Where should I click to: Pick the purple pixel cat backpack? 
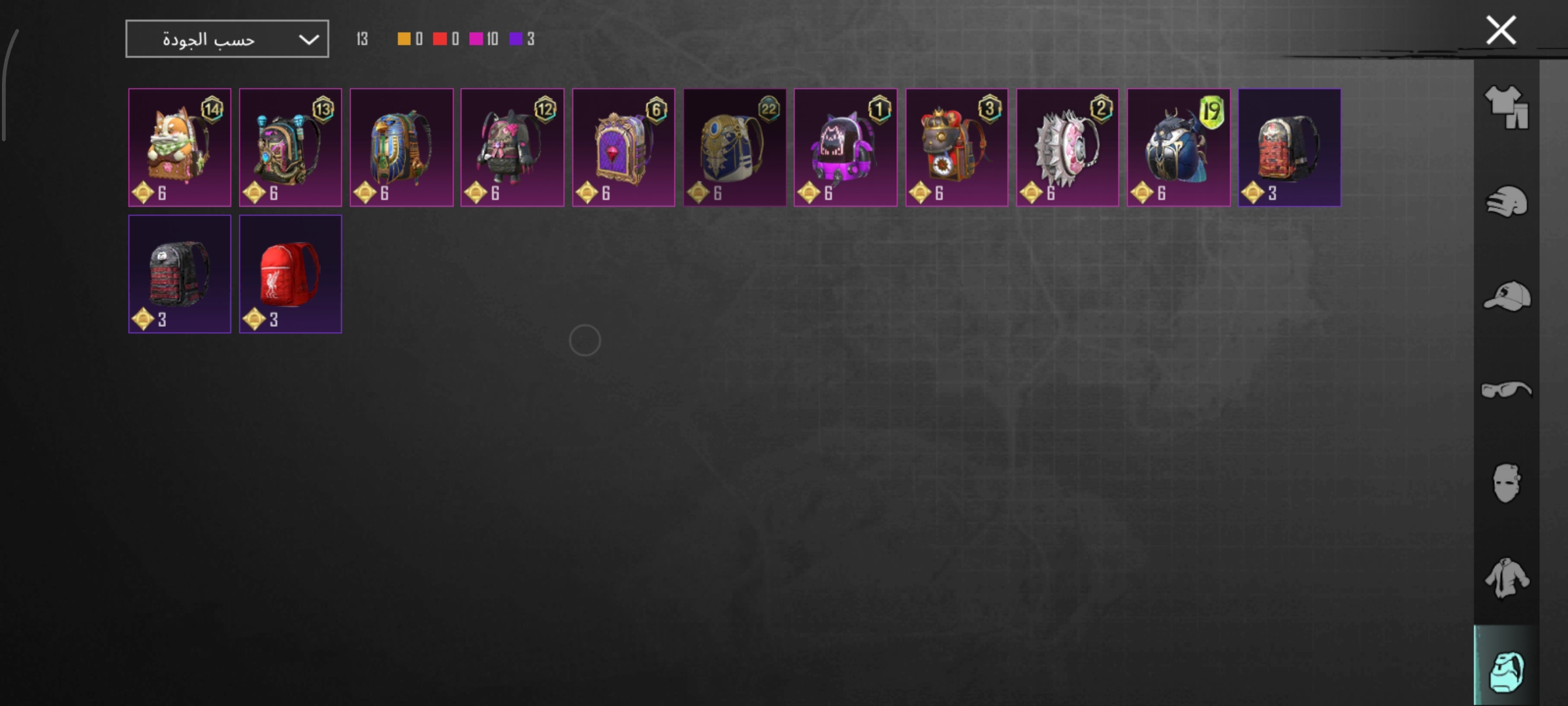pyautogui.click(x=845, y=148)
